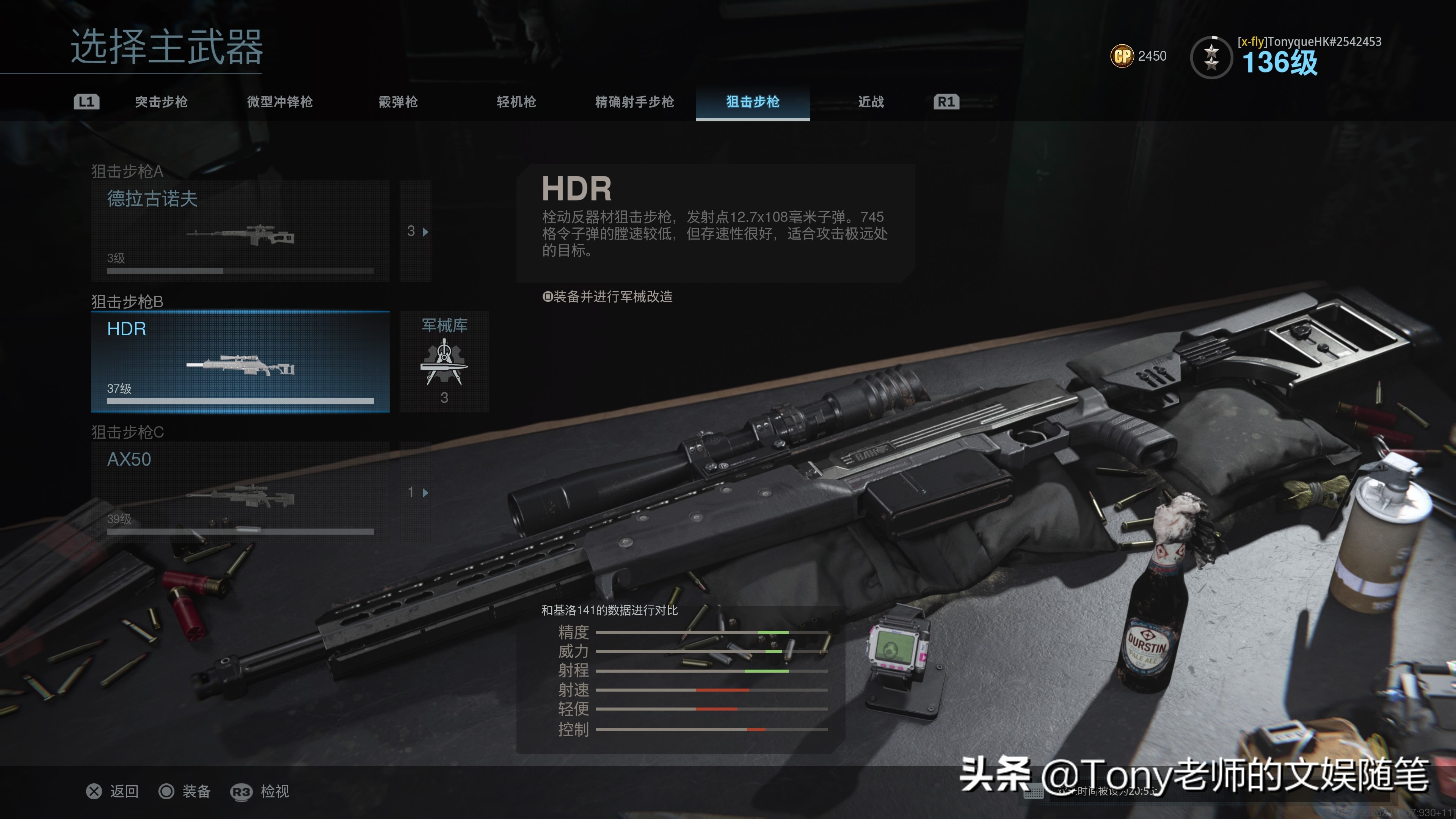Open the 微型冲锋枪 weapon category

coord(280,102)
